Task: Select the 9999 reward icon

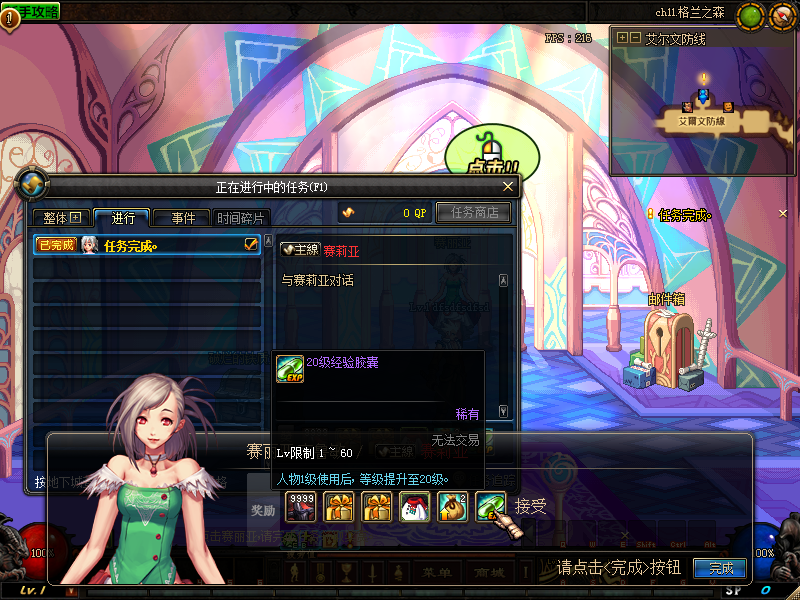Action: pos(300,507)
